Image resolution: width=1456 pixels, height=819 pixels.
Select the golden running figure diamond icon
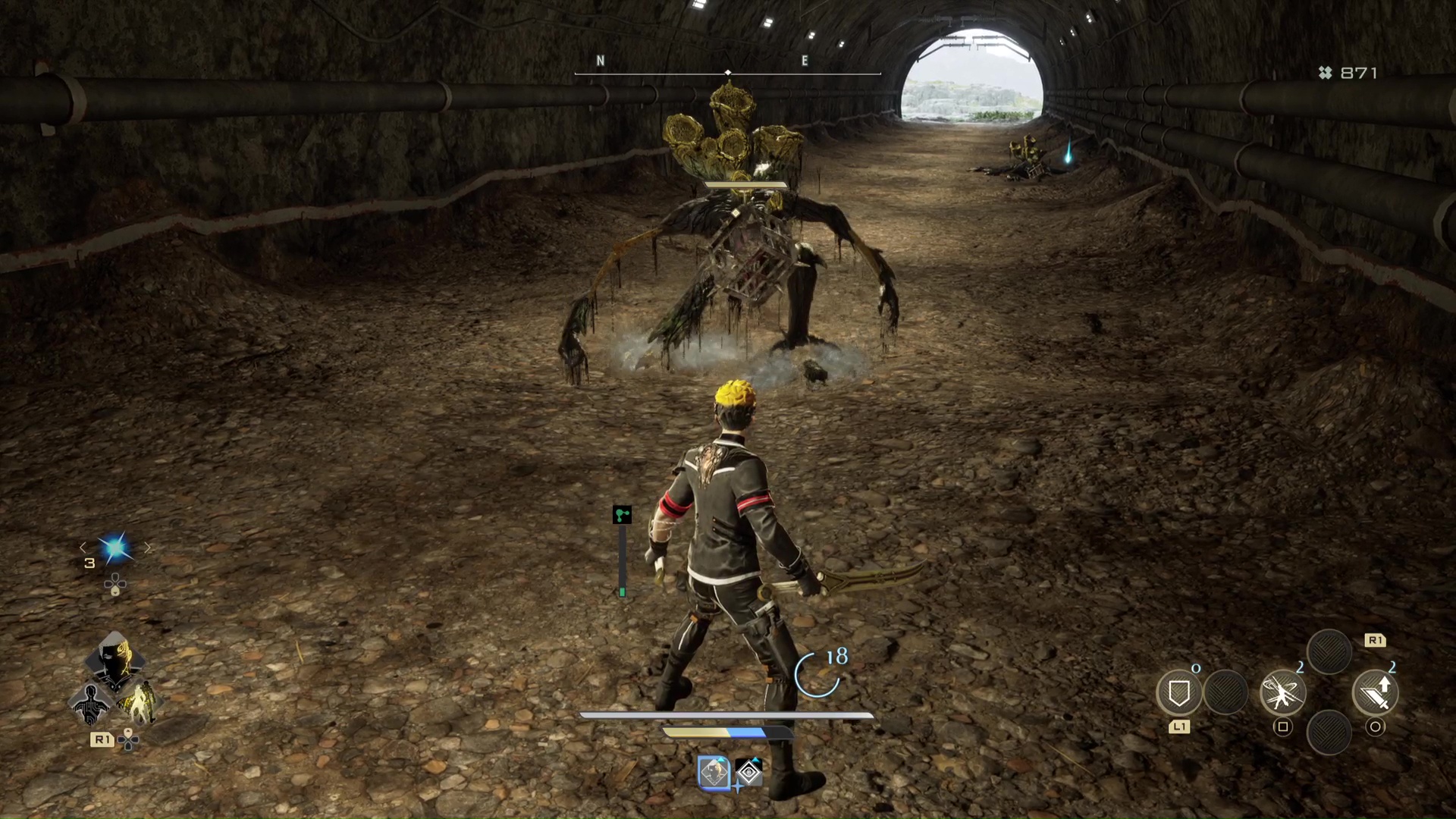(x=139, y=703)
